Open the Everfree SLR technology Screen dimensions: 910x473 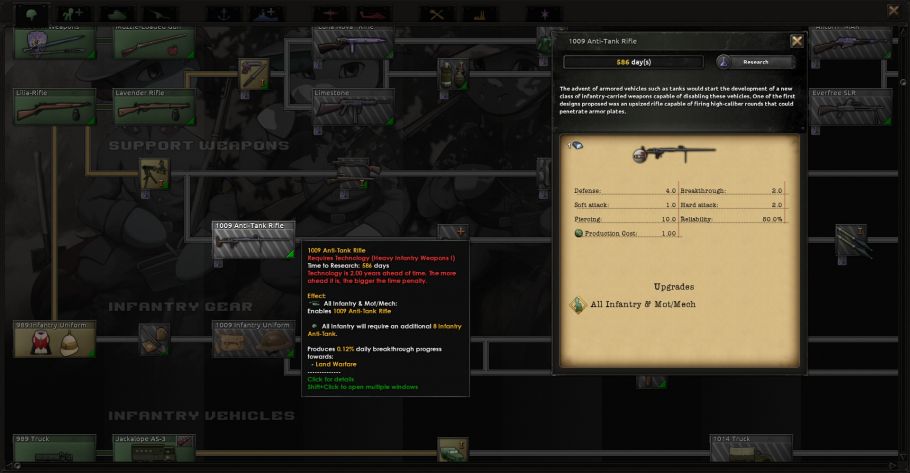848,107
